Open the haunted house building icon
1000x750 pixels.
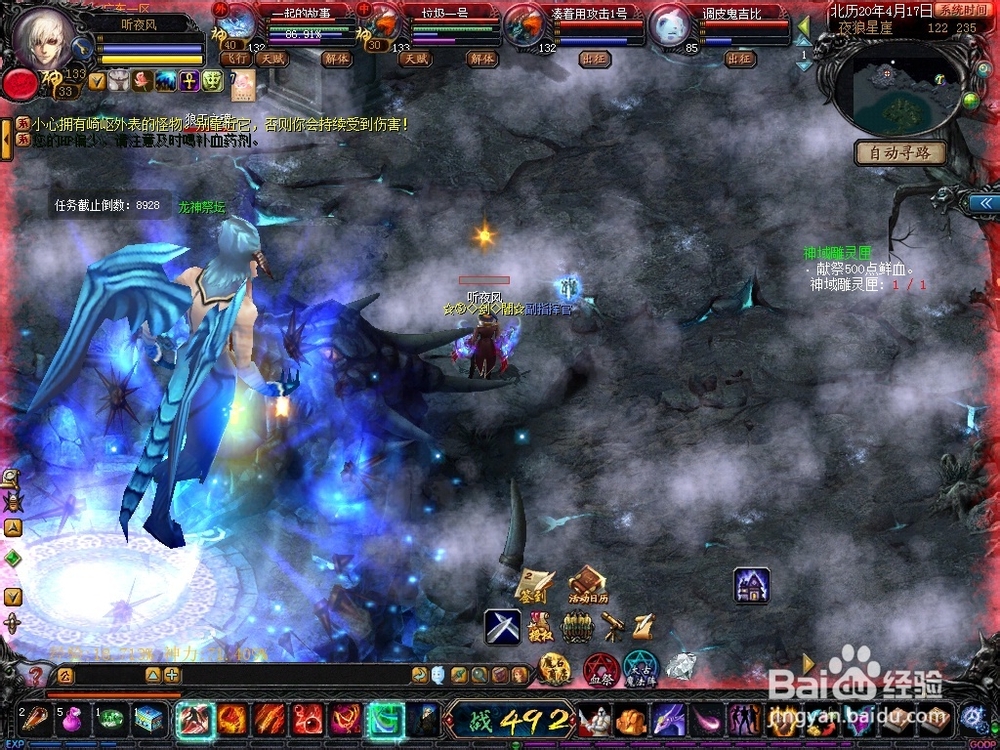pos(751,585)
